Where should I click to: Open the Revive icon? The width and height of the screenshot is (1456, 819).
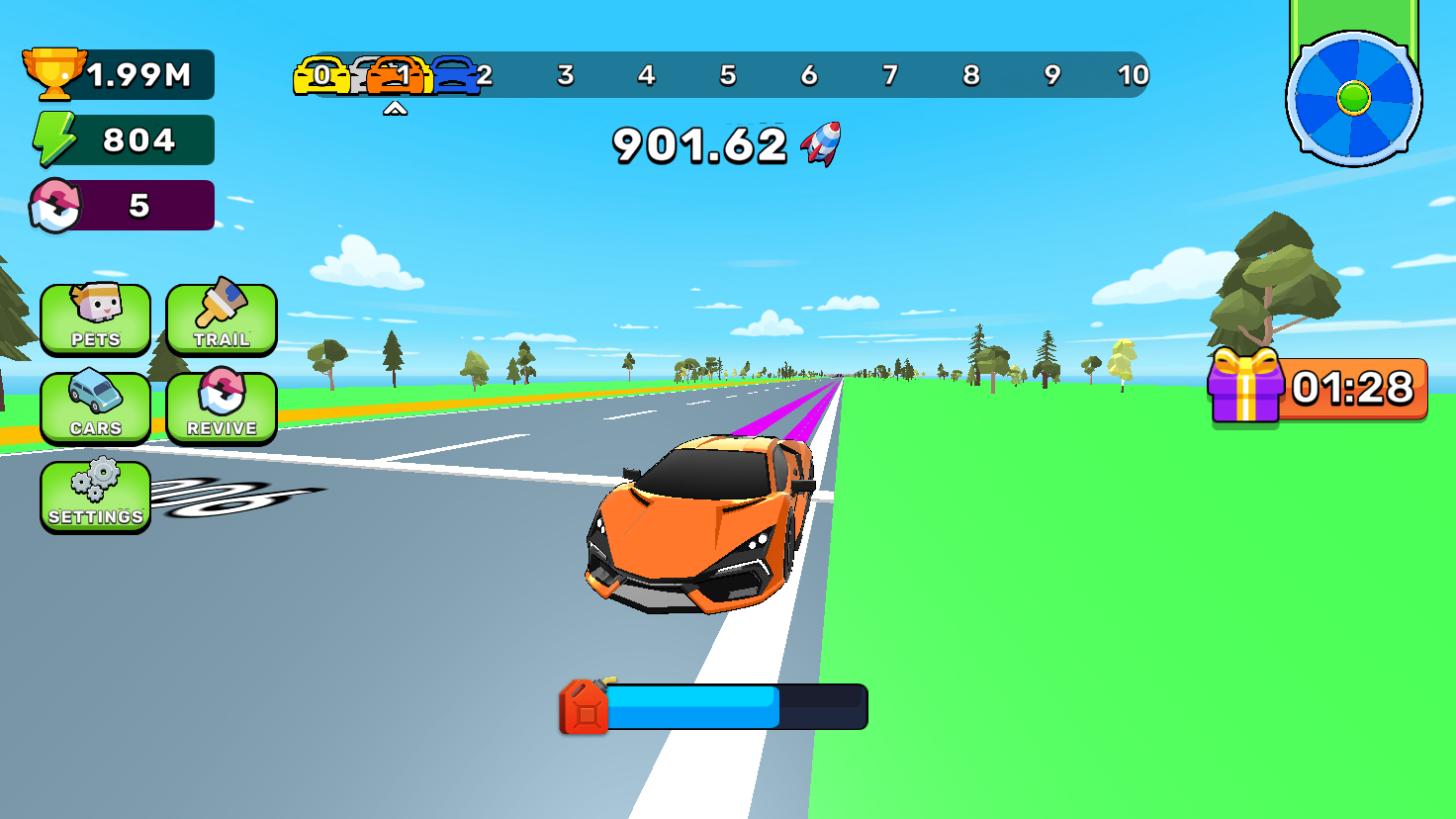pos(221,408)
